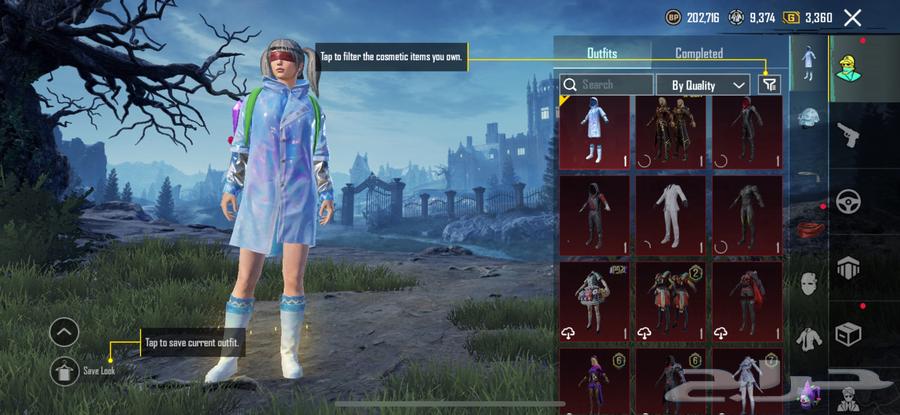Open the steering wheel vehicle category
The image size is (900, 415).
click(848, 199)
